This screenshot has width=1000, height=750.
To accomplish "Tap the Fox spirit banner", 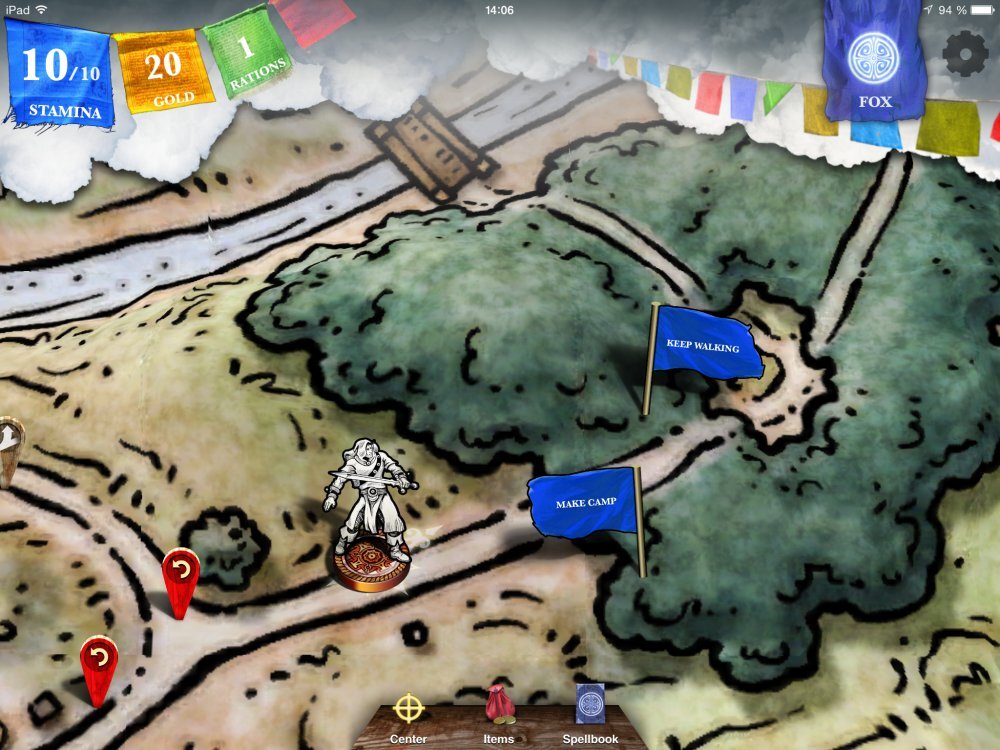I will tap(868, 65).
